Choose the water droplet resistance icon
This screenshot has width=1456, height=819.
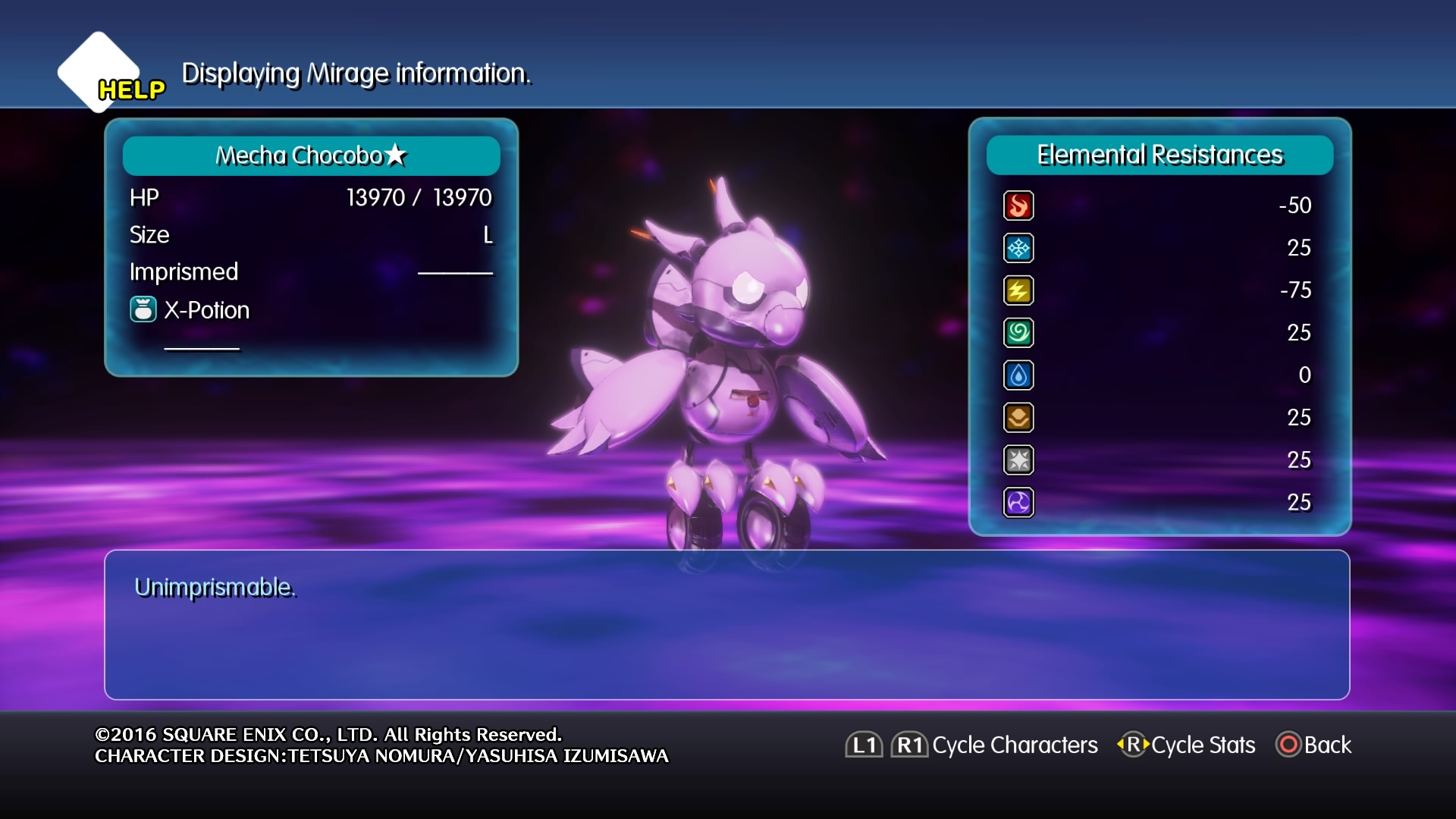tap(1018, 375)
